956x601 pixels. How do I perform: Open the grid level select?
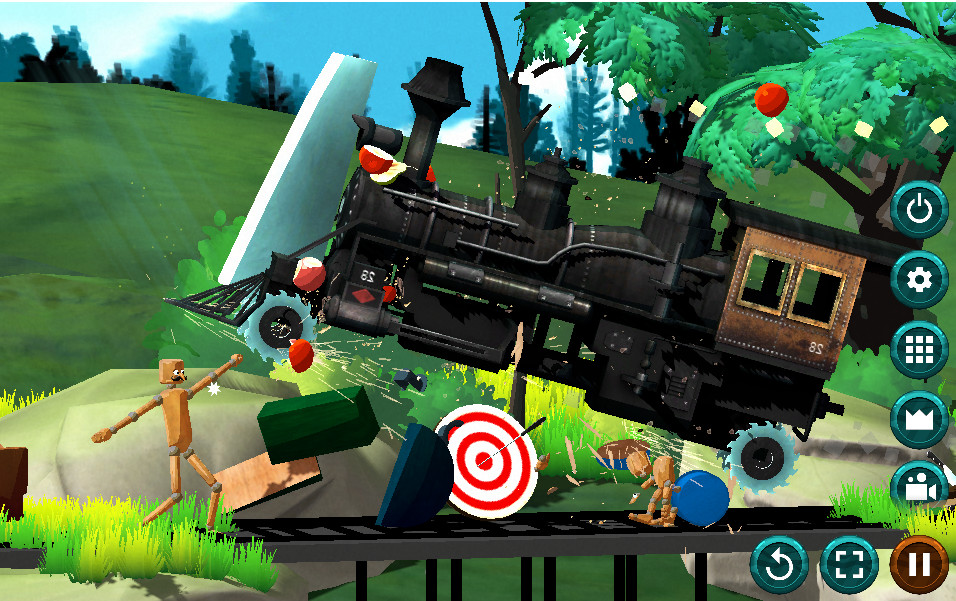[919, 350]
